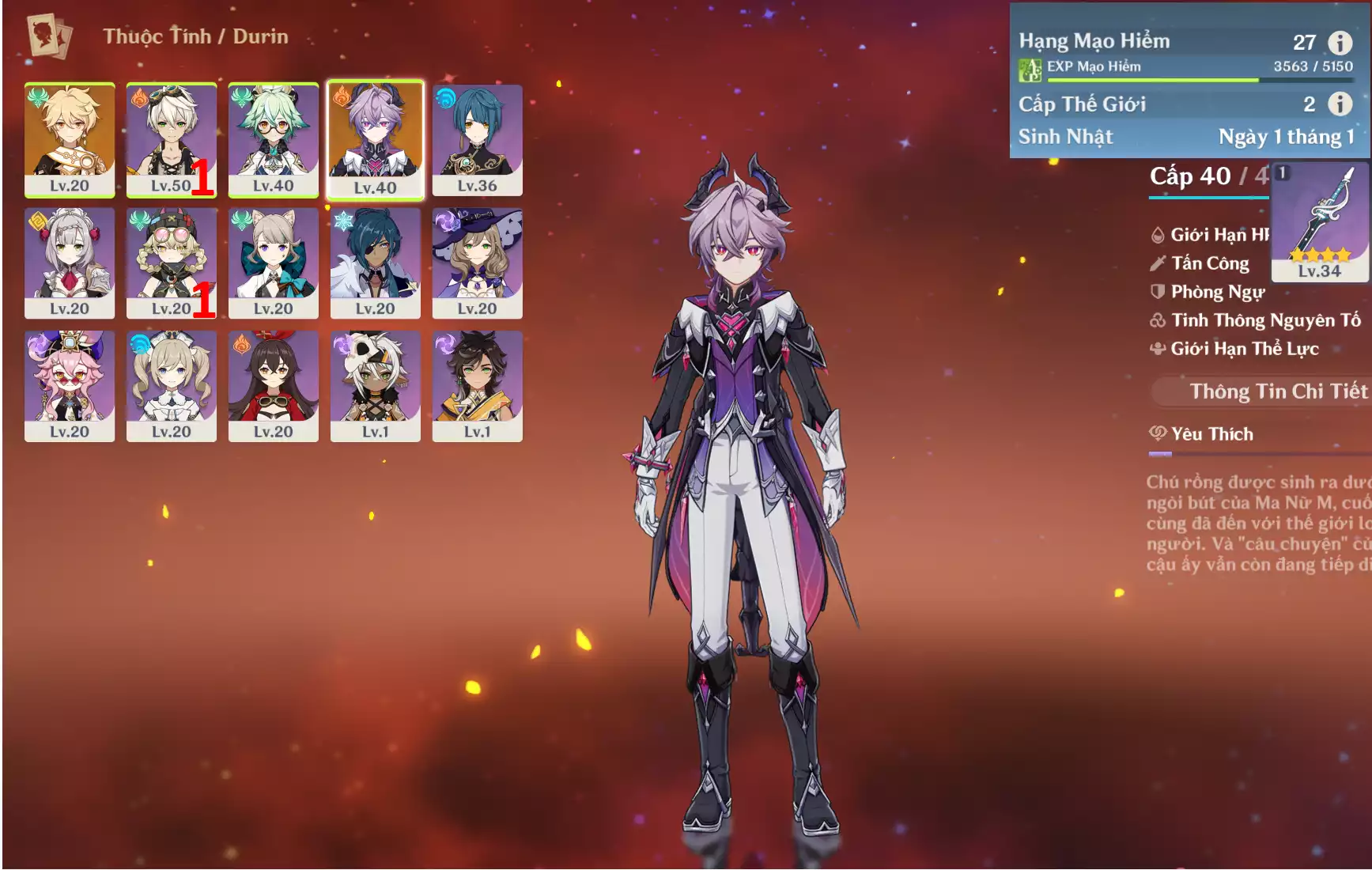Pick the Lv.1 dark-haired yellow-clad character

pyautogui.click(x=477, y=386)
